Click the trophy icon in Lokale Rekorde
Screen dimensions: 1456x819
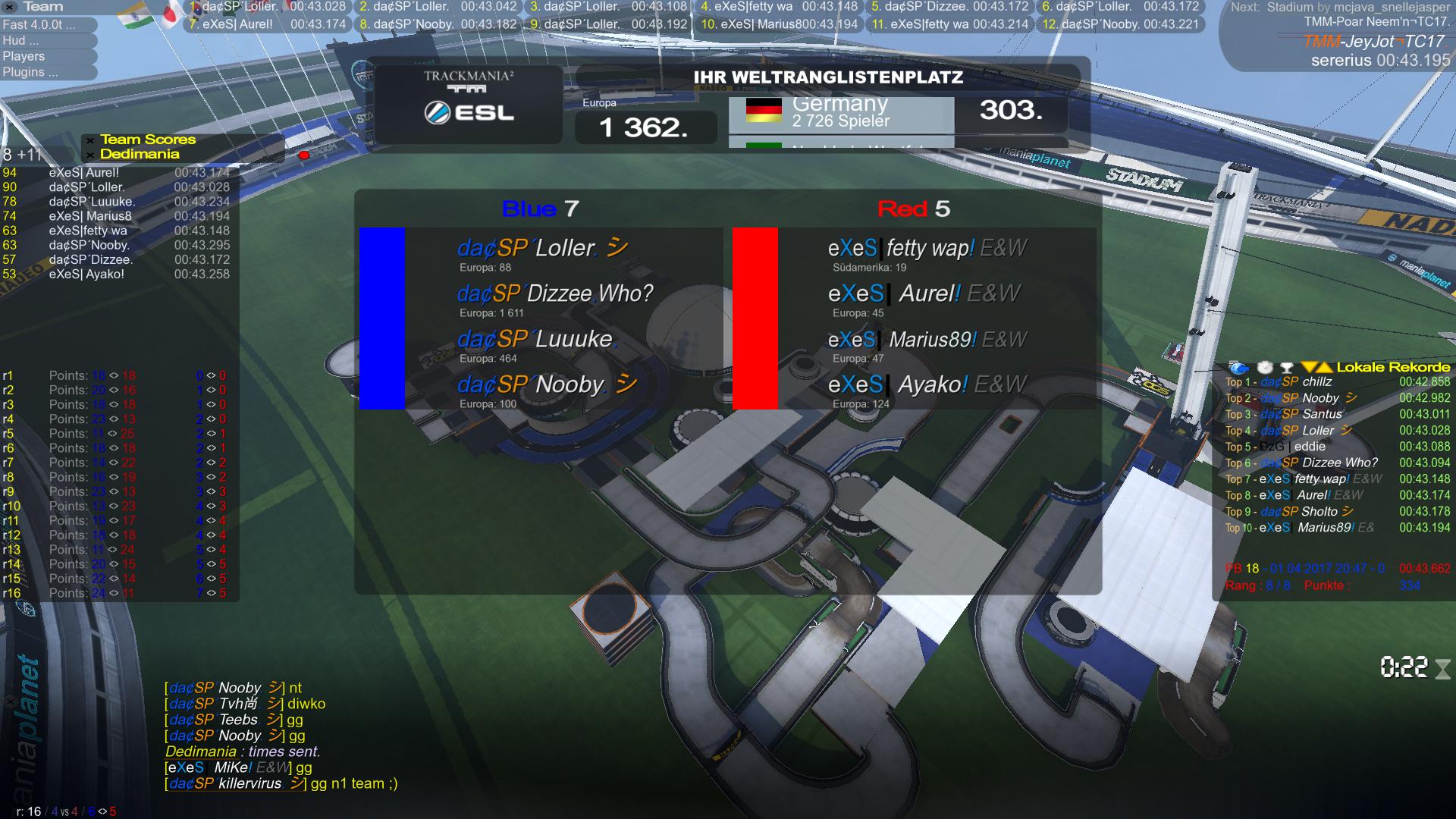[x=1286, y=368]
